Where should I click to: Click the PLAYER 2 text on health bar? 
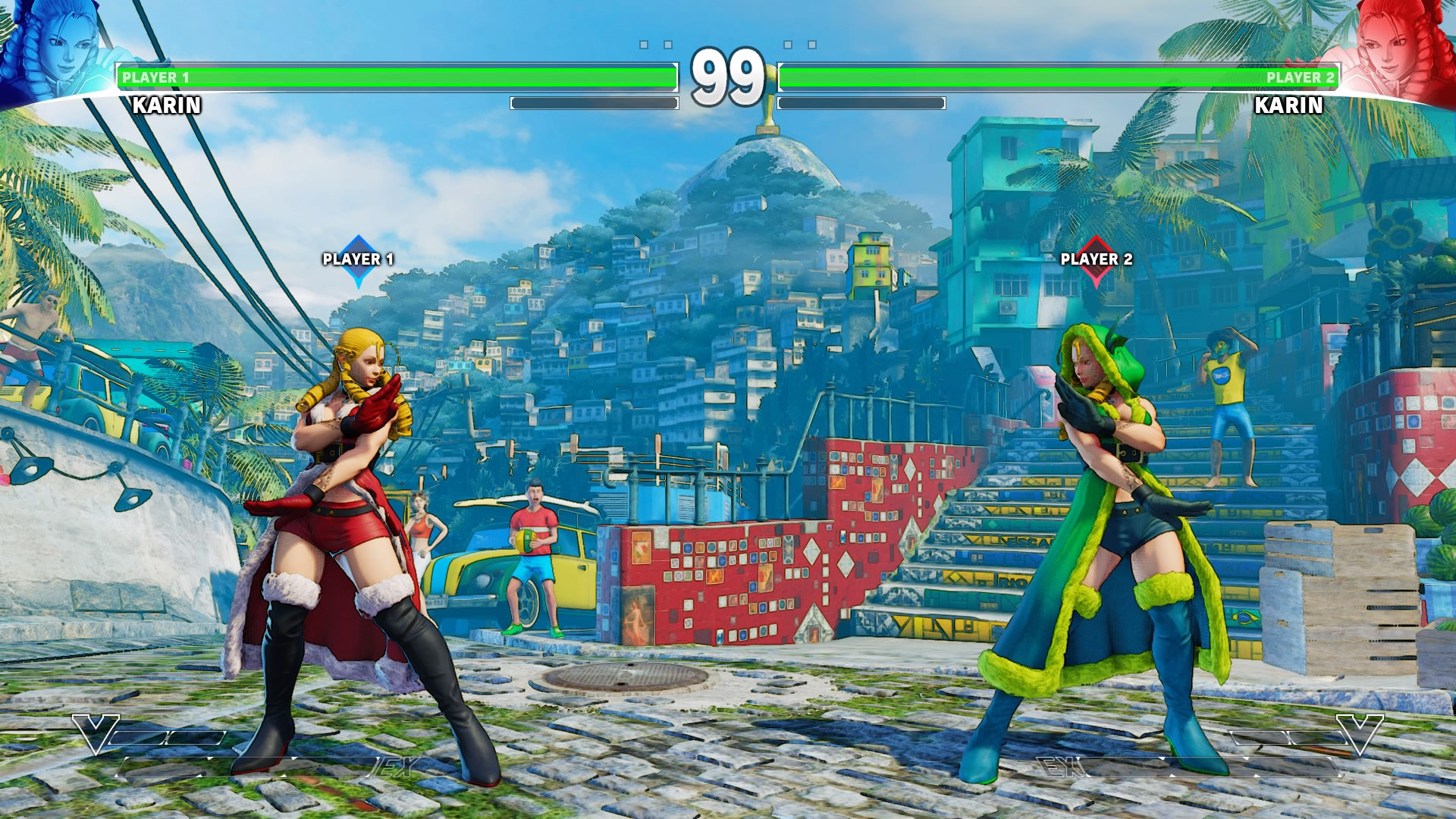1301,77
